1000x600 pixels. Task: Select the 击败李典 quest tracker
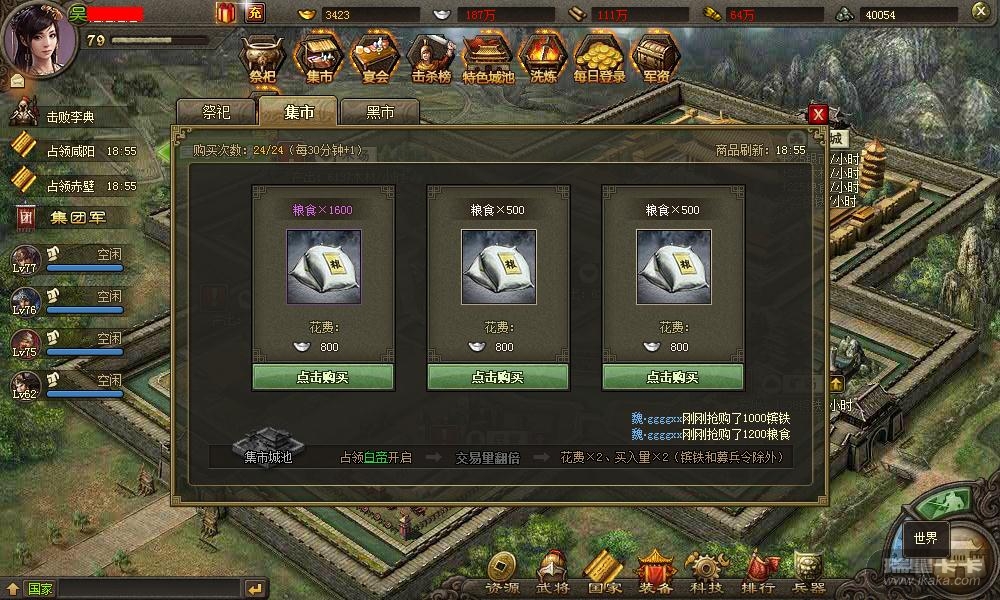(70, 116)
